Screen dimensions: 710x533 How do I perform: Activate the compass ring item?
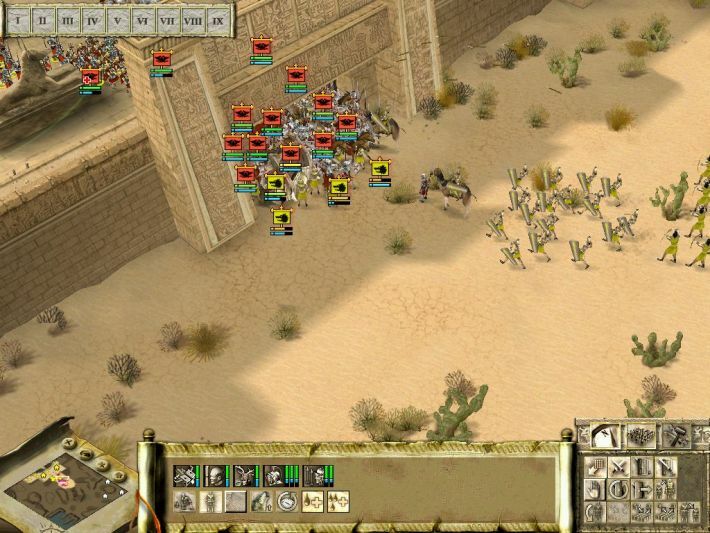pos(287,501)
